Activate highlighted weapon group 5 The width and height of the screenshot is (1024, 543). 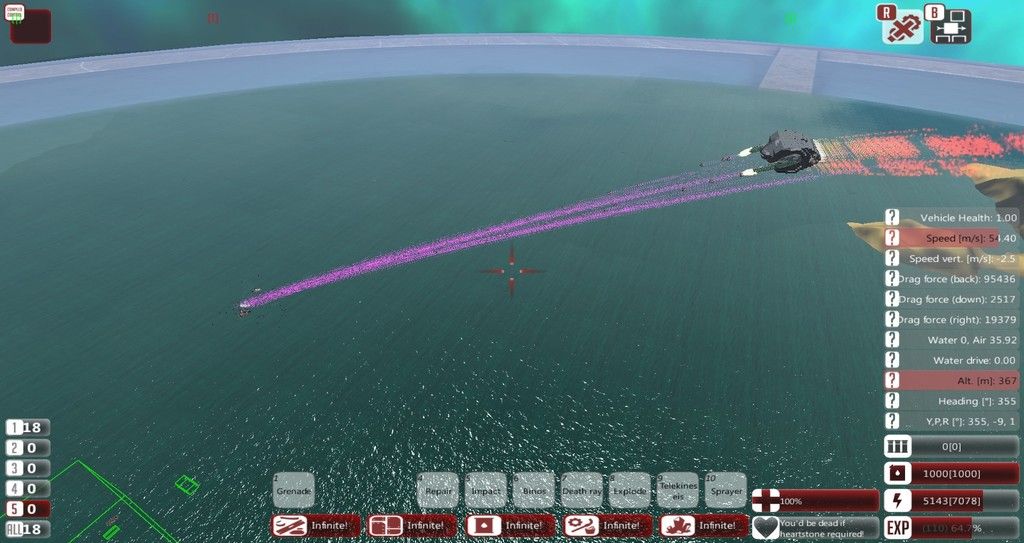point(28,509)
